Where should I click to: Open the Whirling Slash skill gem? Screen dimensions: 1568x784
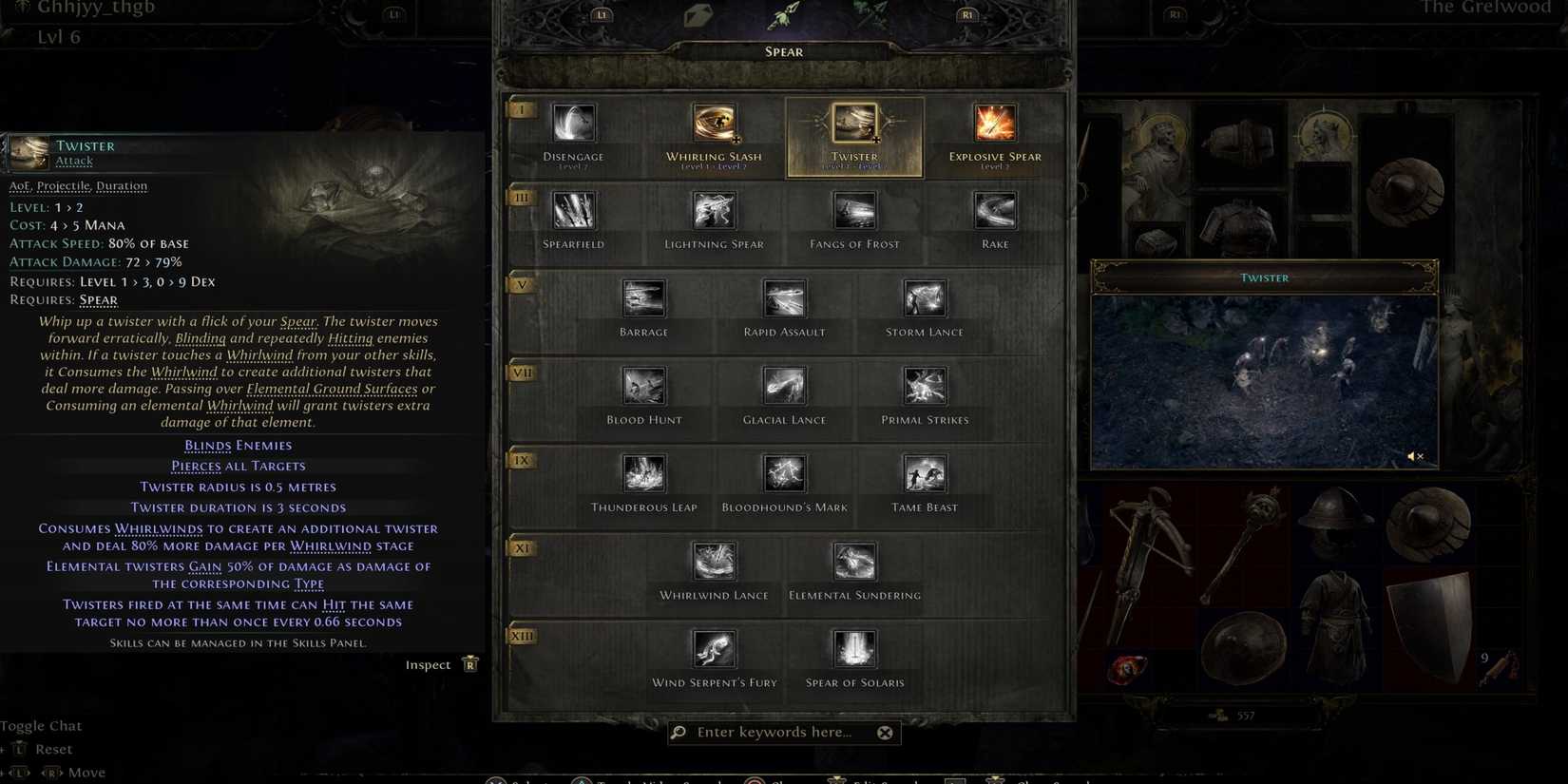[714, 122]
